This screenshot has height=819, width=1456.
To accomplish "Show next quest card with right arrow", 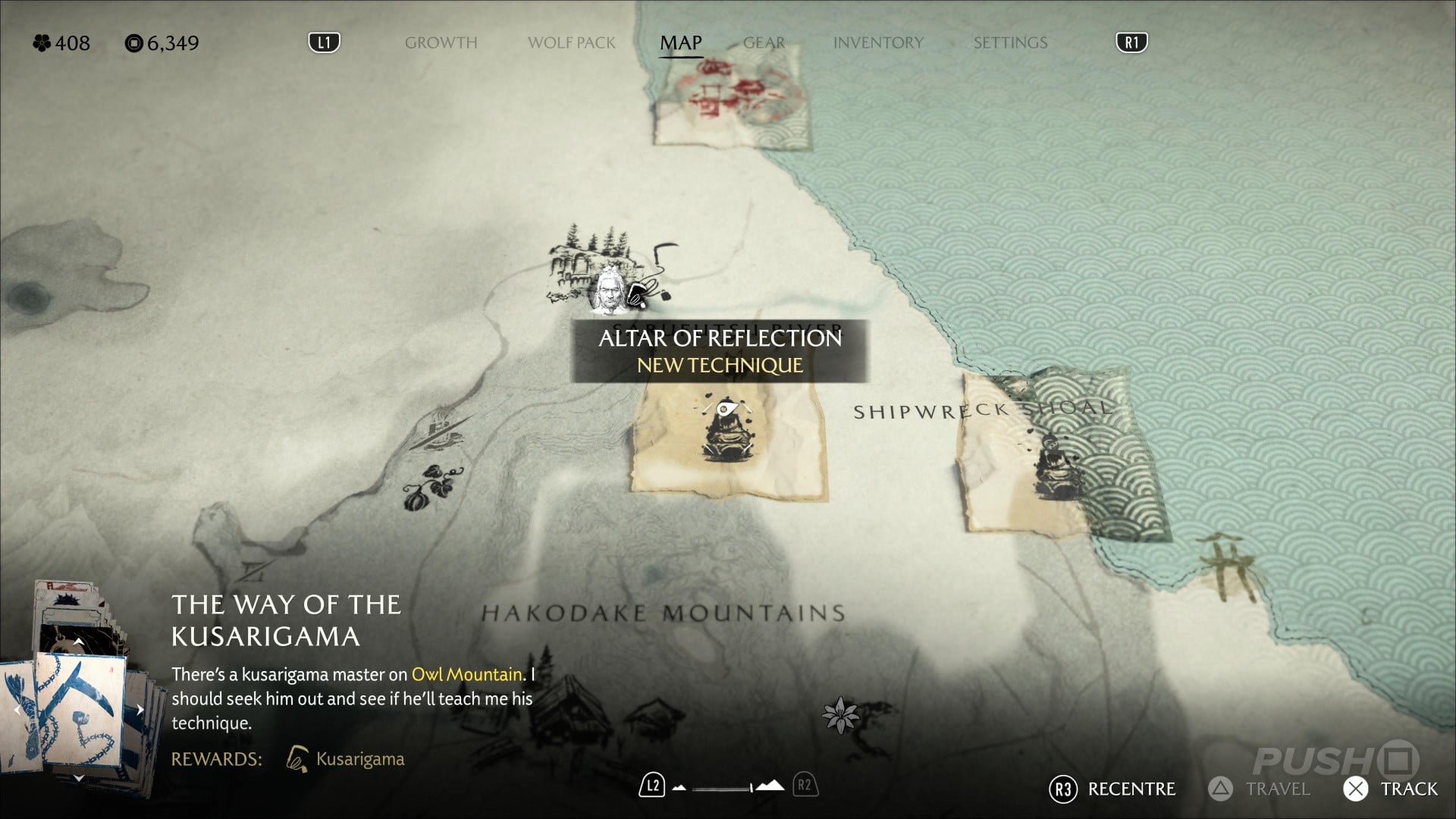I will coord(140,711).
